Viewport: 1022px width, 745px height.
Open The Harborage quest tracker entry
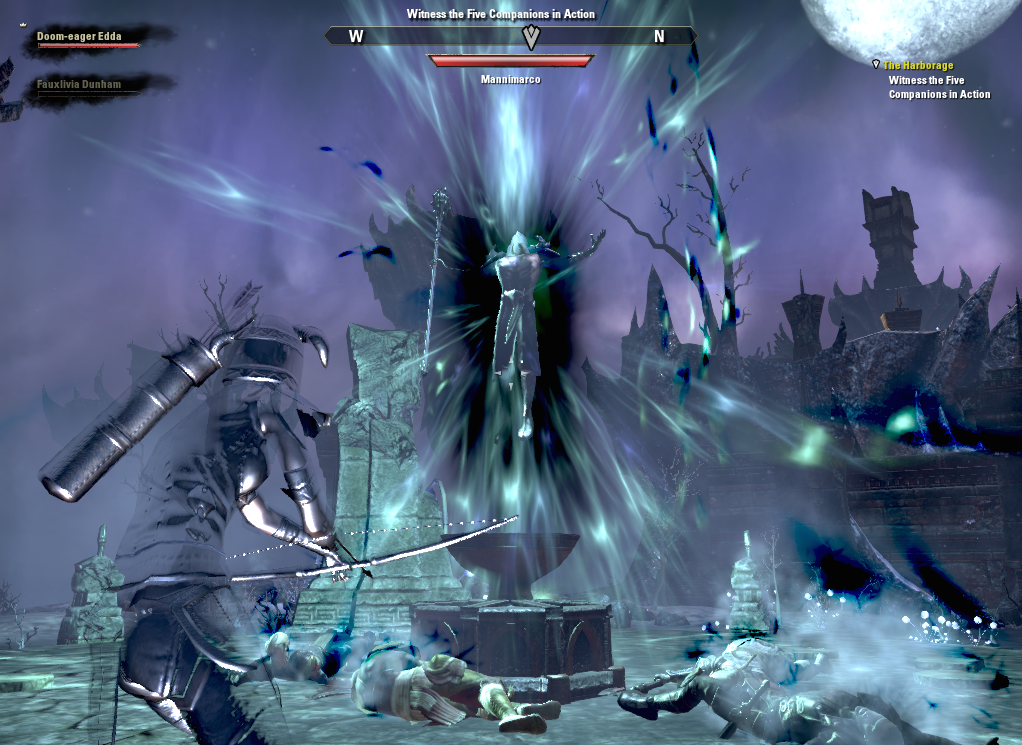coord(918,66)
